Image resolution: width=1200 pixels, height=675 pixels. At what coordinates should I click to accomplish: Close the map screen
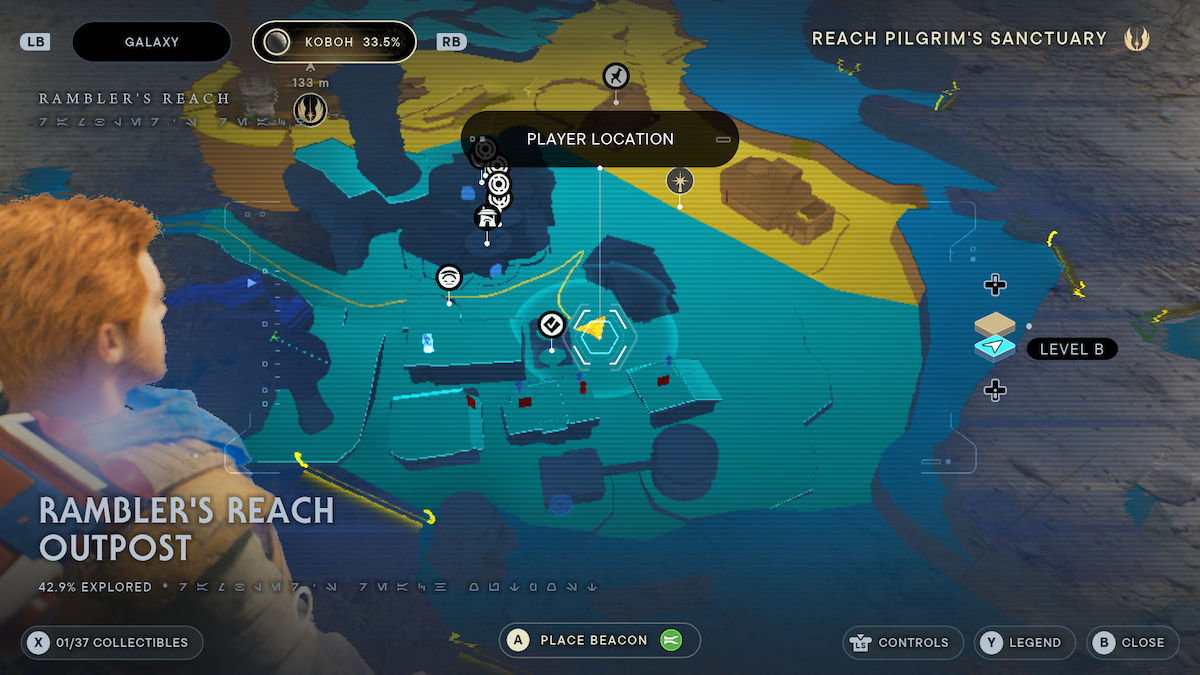(1131, 642)
